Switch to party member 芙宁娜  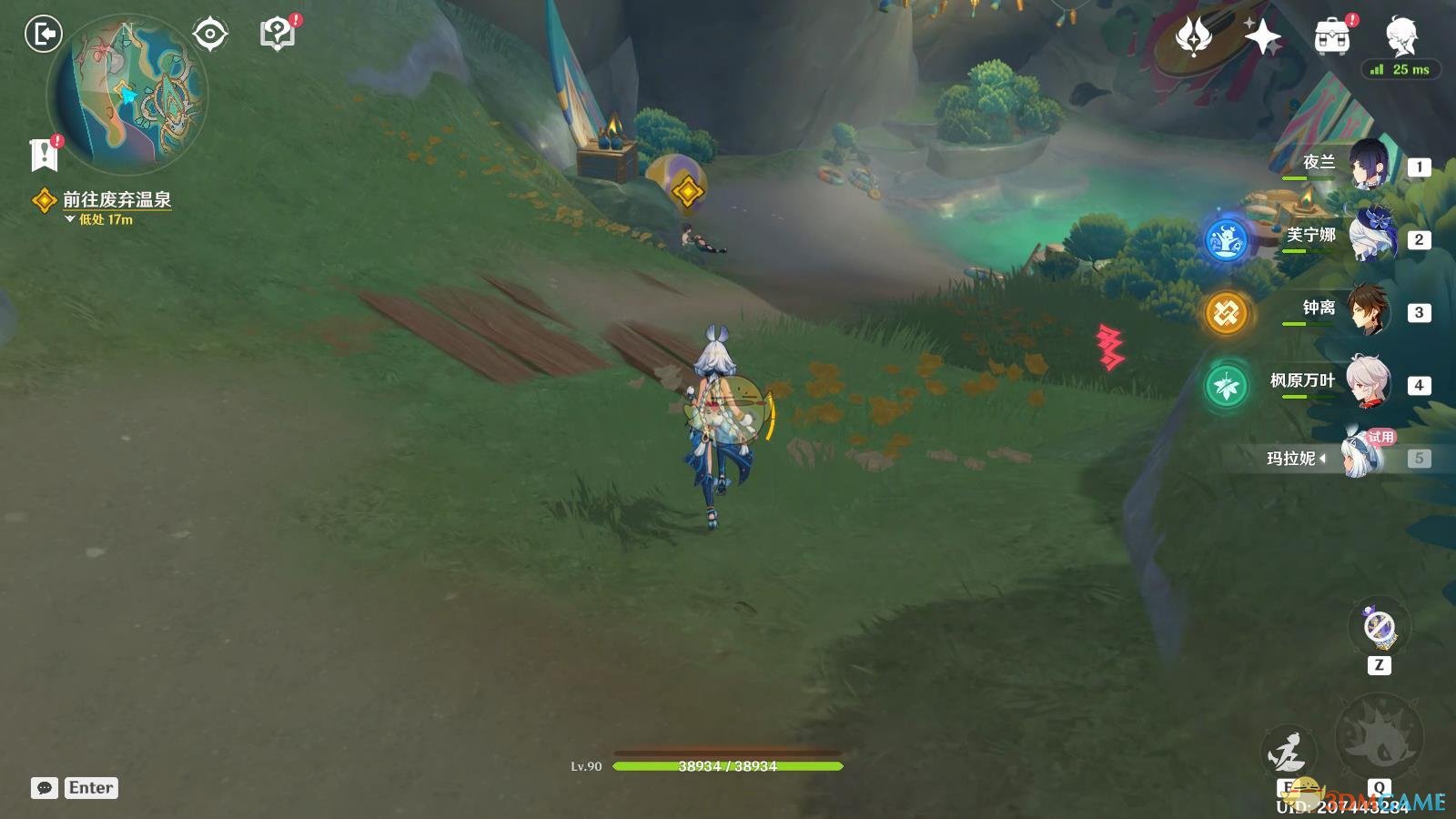[x=1368, y=238]
